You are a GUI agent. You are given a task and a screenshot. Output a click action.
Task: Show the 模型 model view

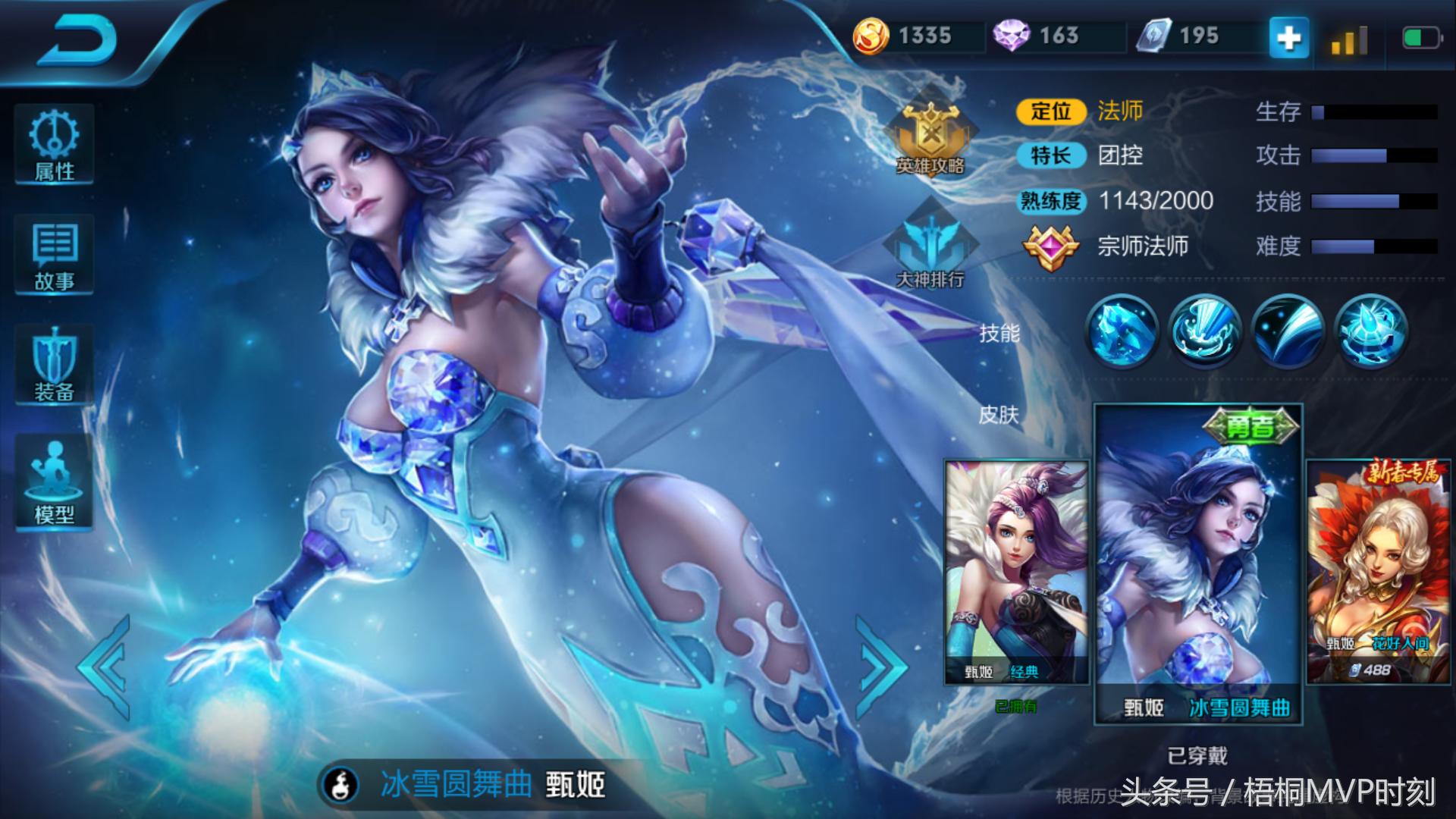point(54,483)
